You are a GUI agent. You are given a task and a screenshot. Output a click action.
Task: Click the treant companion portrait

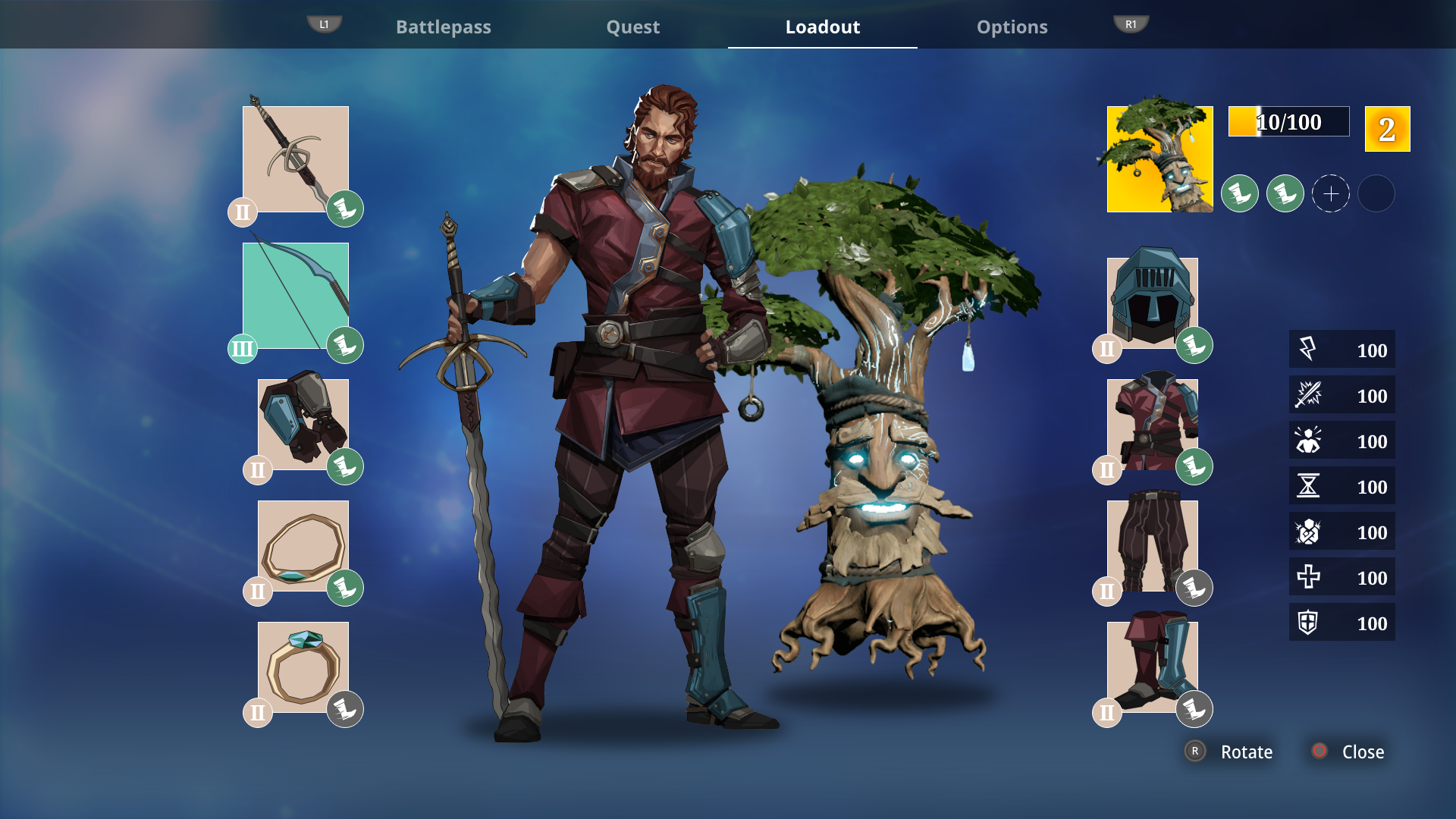[x=1160, y=159]
